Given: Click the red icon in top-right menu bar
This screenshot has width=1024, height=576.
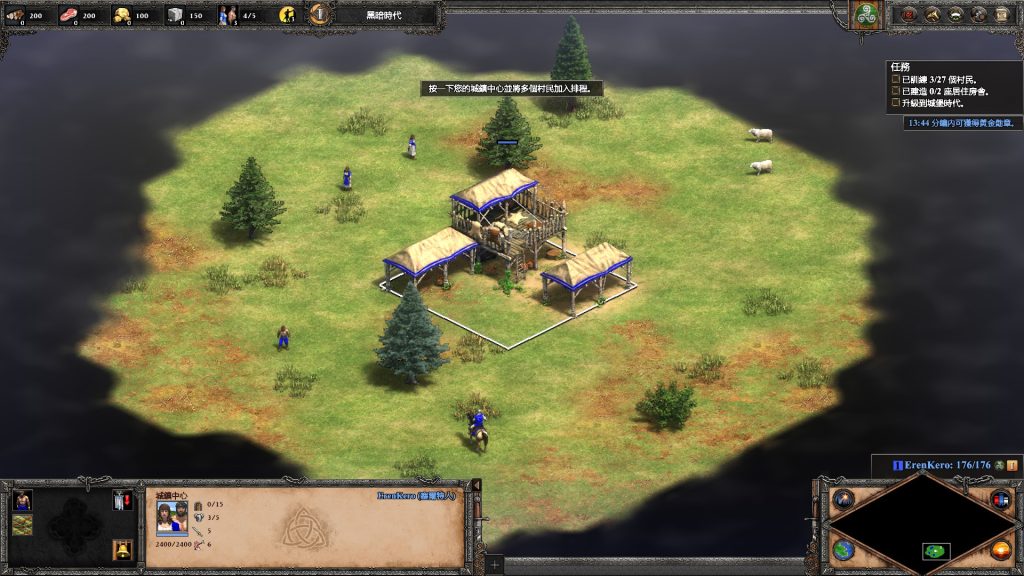Looking at the screenshot, I should point(909,14).
